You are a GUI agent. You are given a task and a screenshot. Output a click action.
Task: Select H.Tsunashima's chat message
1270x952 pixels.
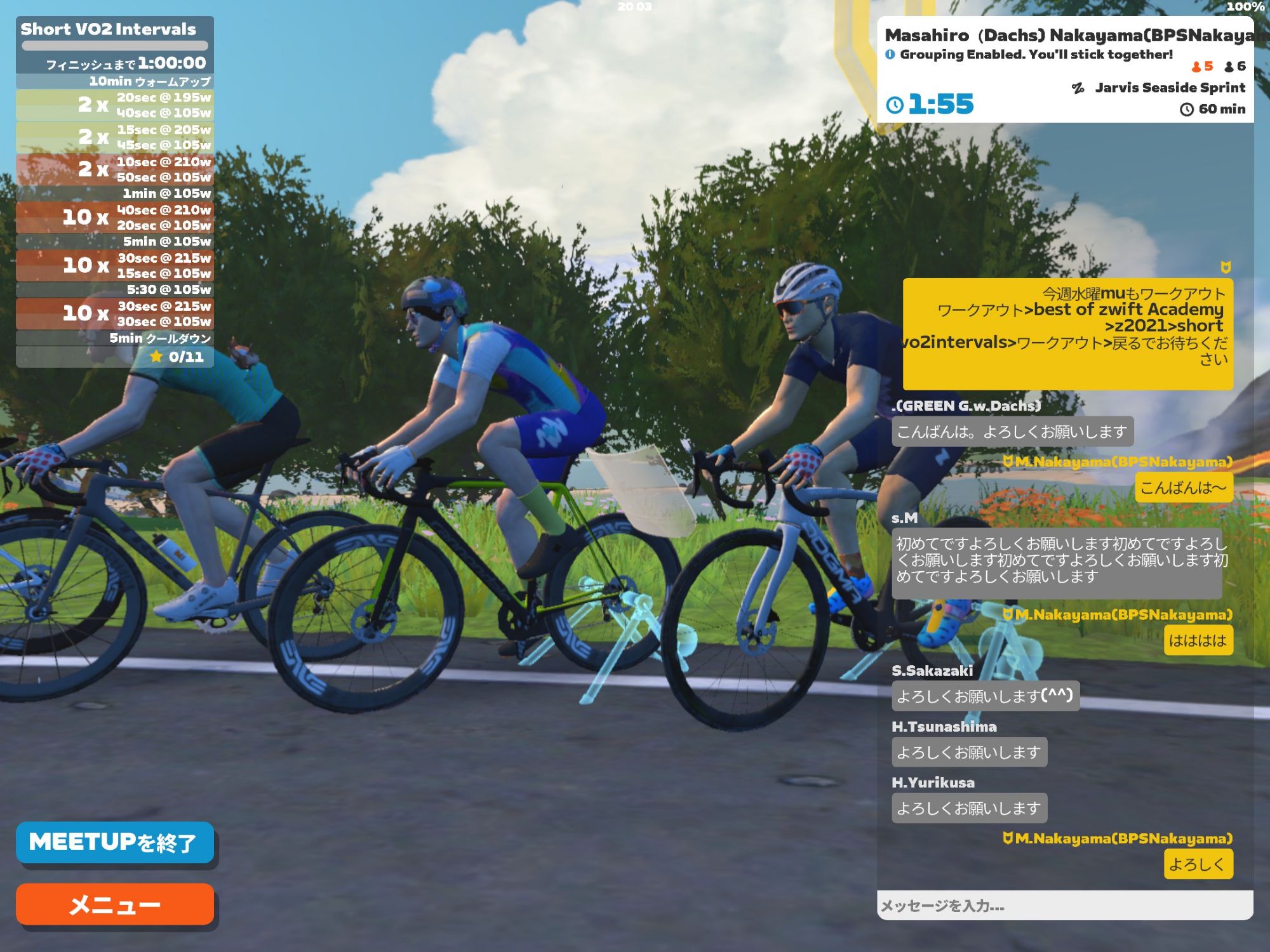coord(969,752)
